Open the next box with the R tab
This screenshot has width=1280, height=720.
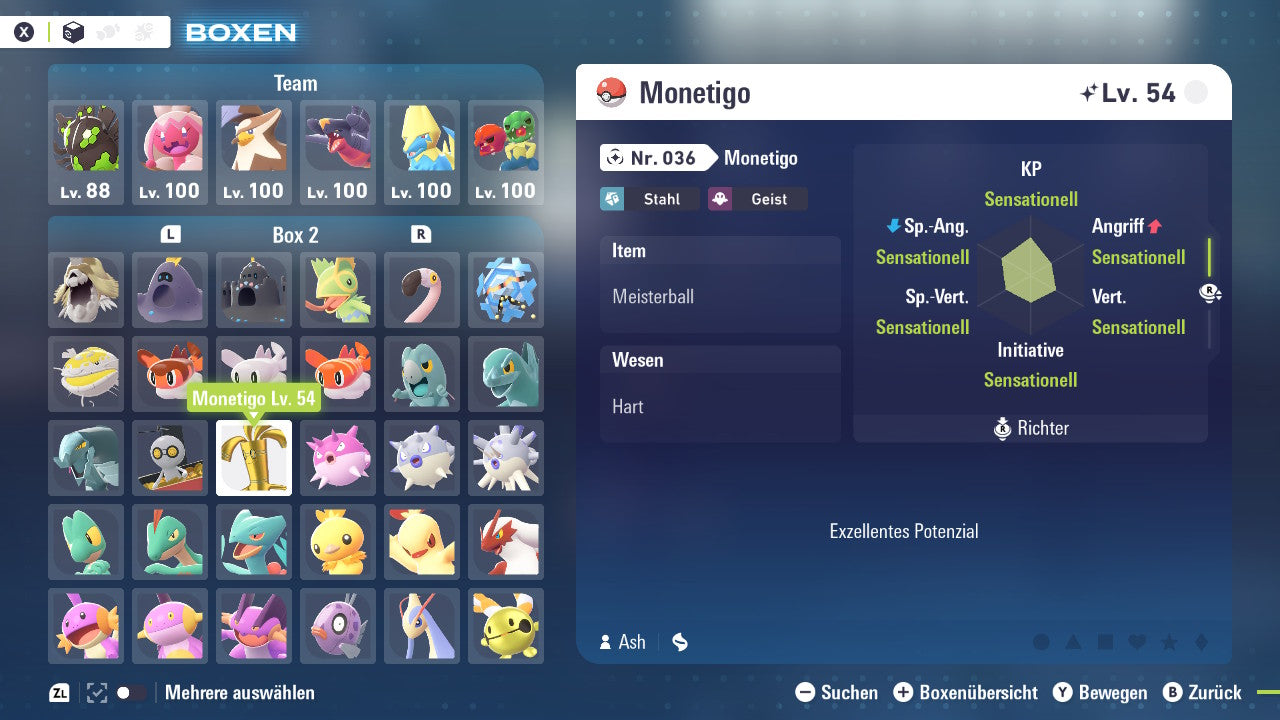pos(423,235)
